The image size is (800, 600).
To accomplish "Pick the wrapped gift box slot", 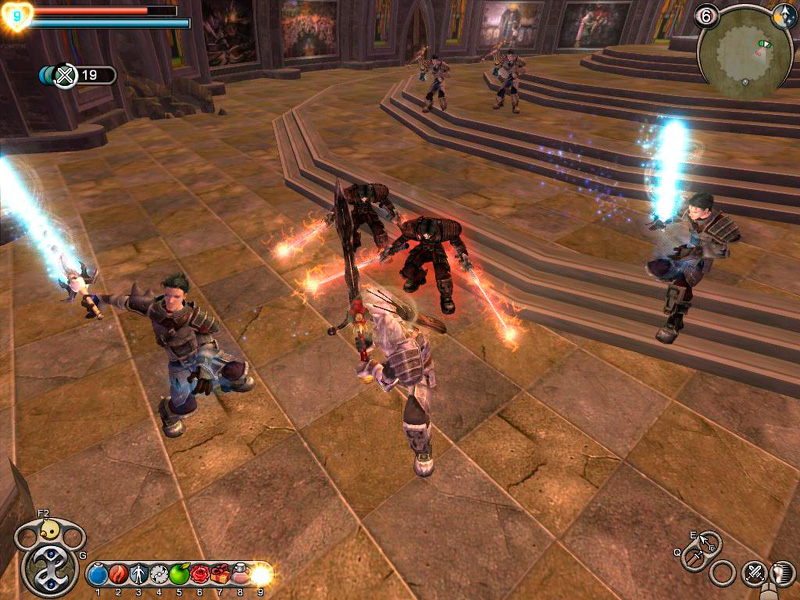I will tap(220, 574).
